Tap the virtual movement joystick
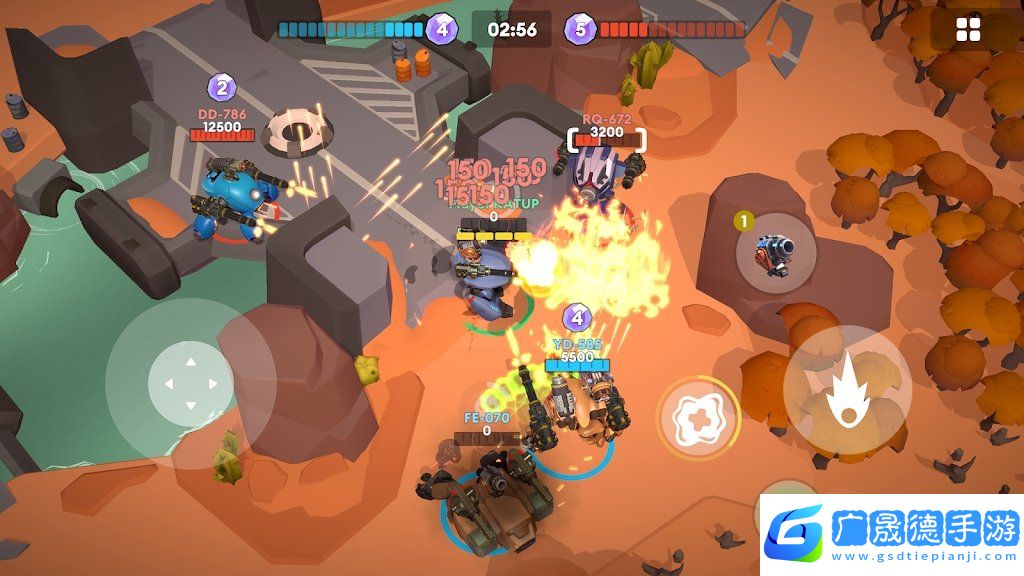 click(190, 383)
